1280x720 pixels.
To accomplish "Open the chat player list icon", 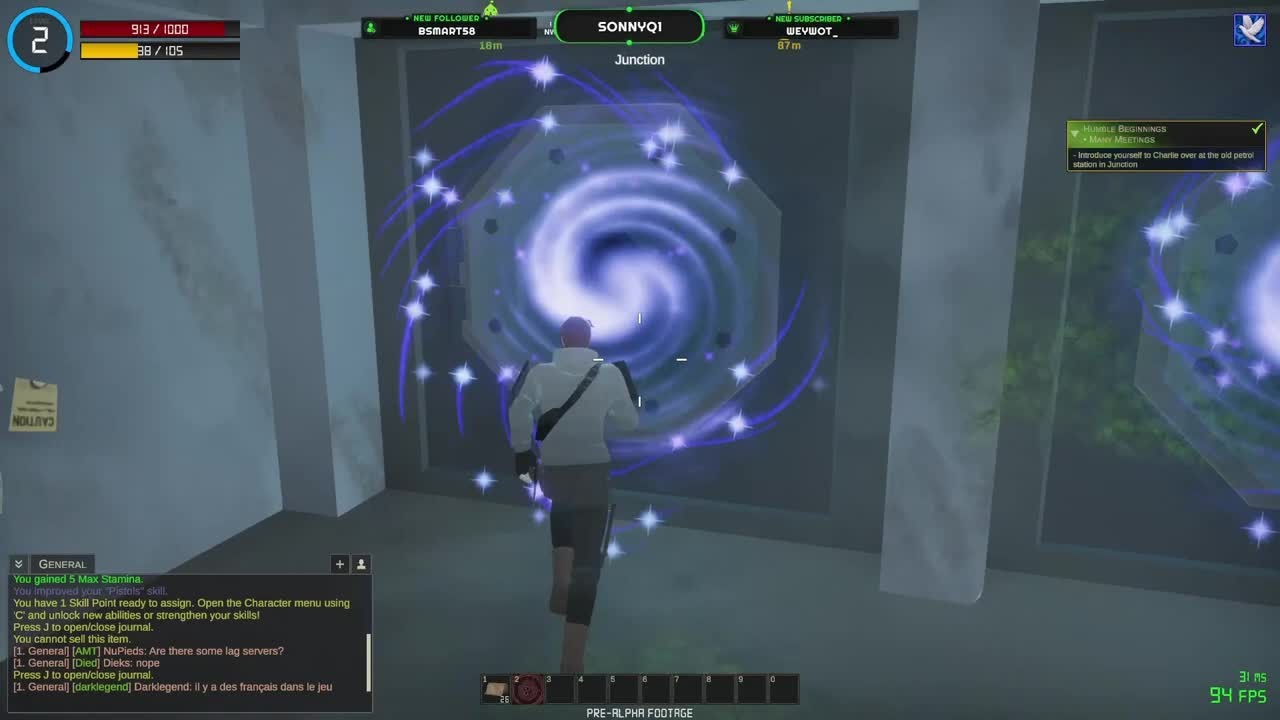I will click(361, 564).
